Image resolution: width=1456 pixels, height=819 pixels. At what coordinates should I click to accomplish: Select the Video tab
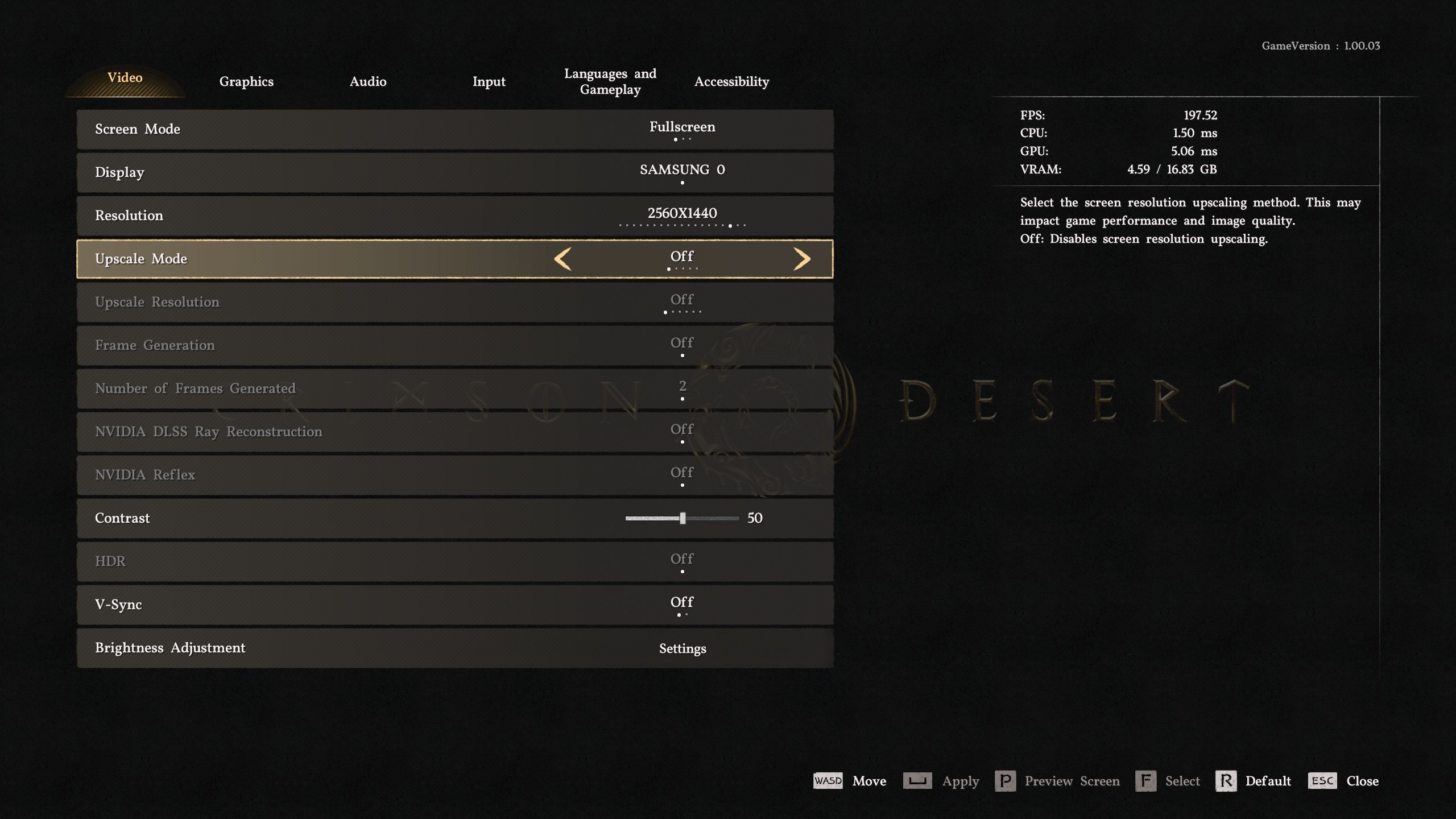pos(125,78)
